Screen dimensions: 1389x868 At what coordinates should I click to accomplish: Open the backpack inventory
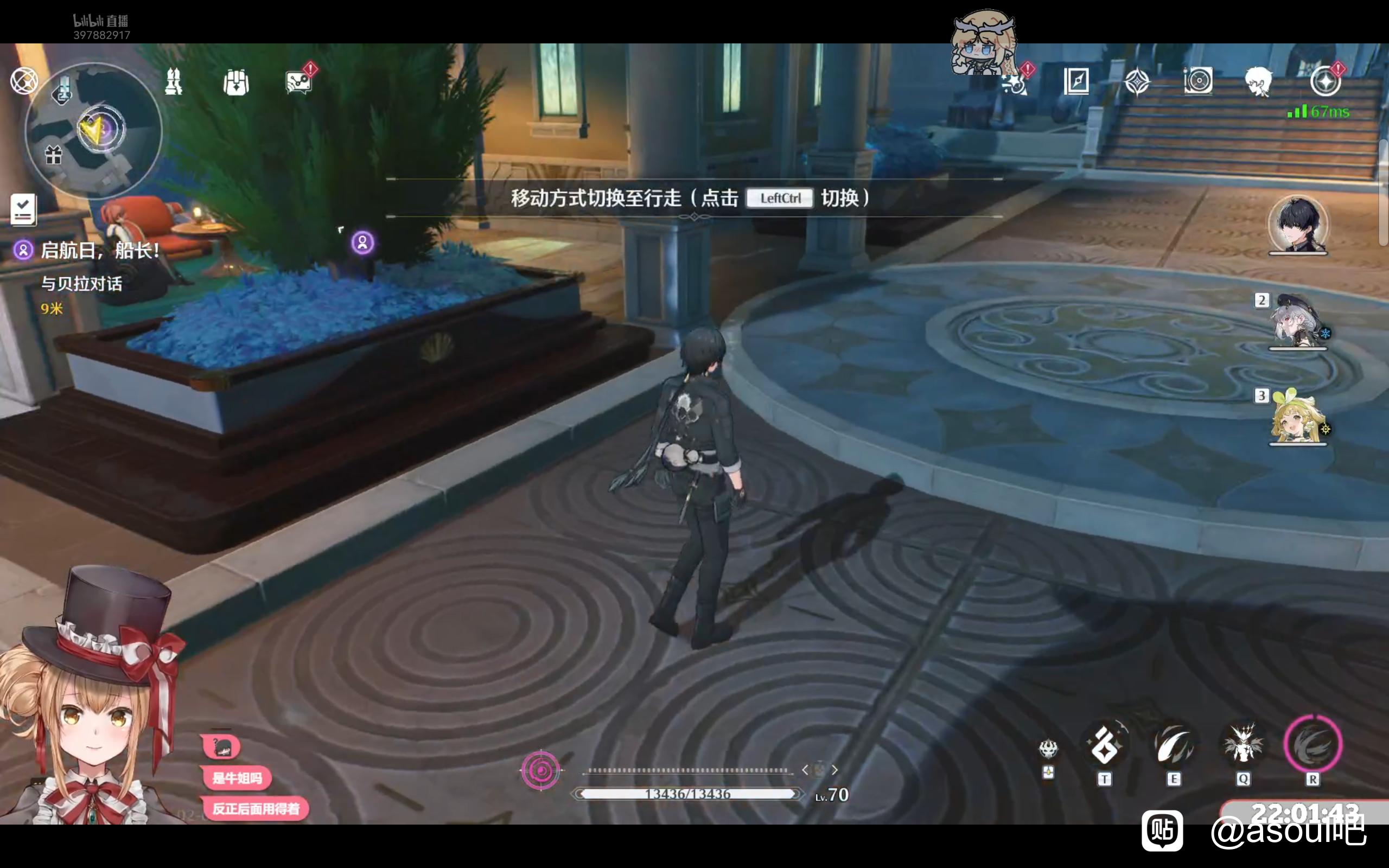(x=236, y=82)
